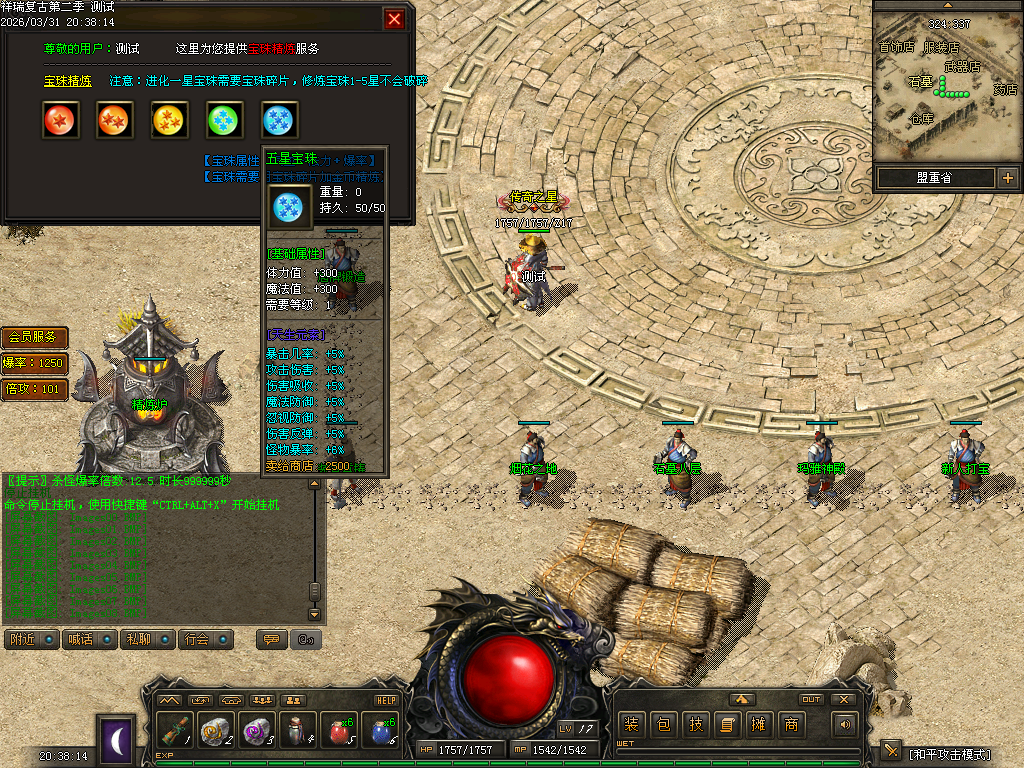Choose the three-star yellow orb

point(170,120)
